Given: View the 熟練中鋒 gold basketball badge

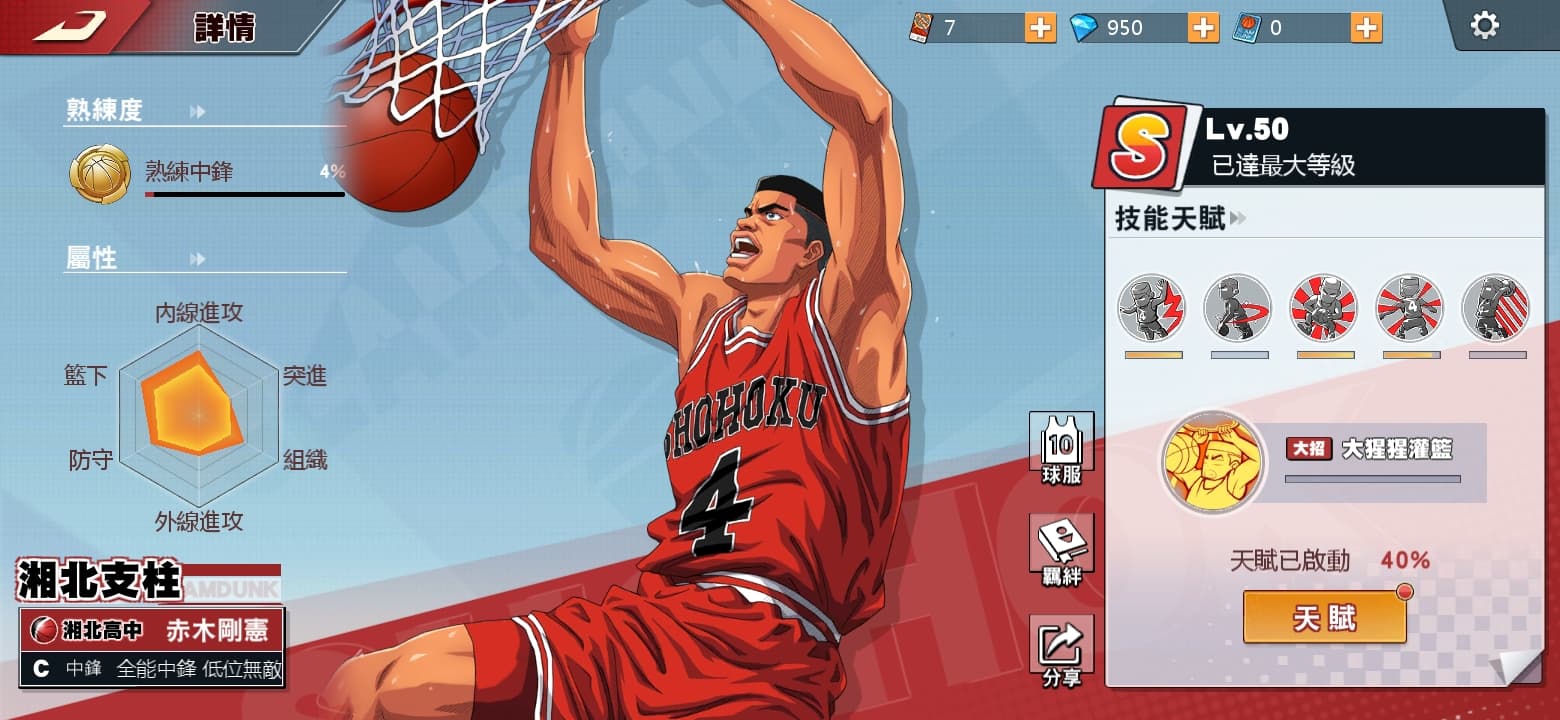Looking at the screenshot, I should 100,174.
